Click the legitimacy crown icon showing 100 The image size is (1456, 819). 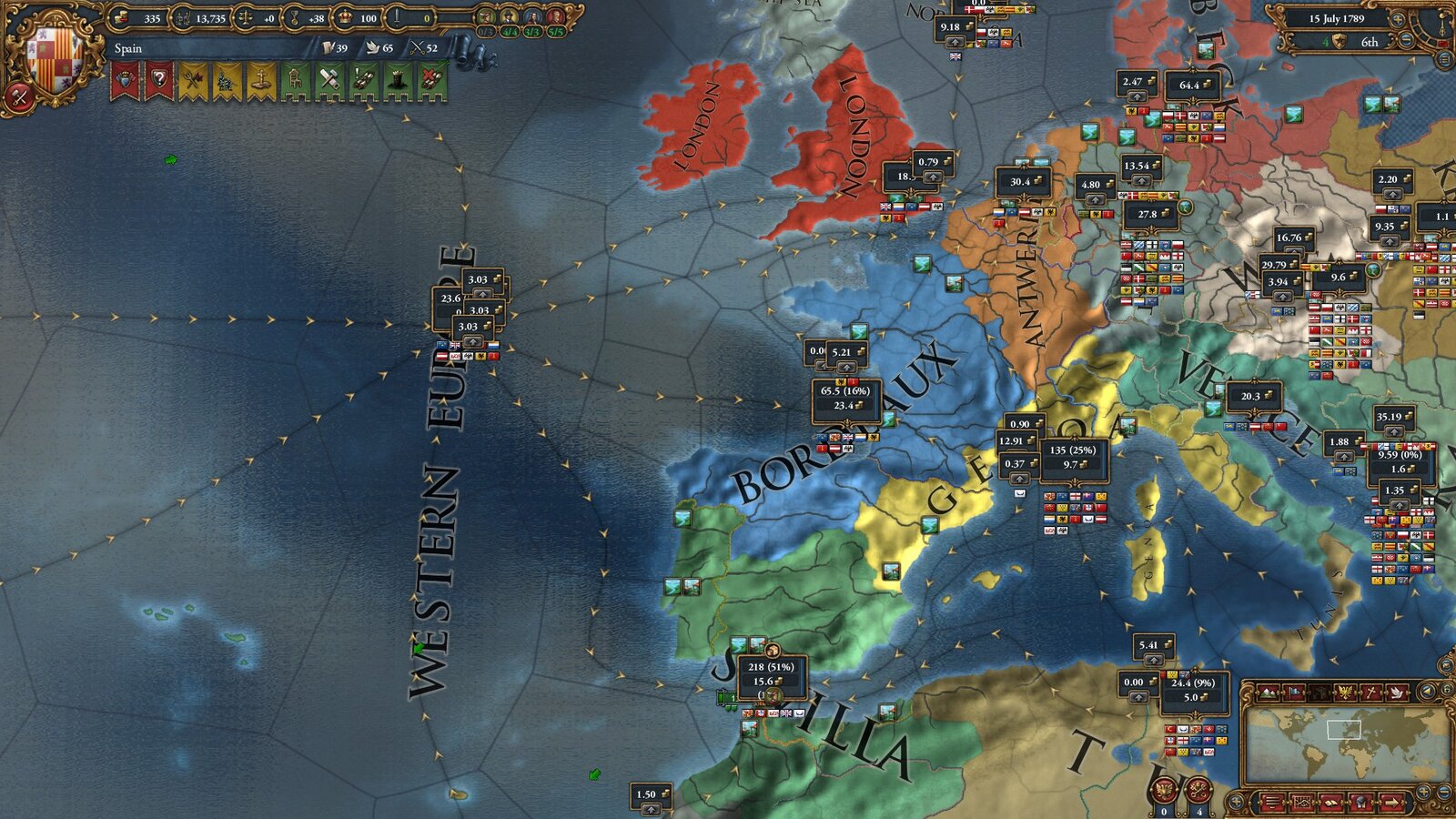346,17
